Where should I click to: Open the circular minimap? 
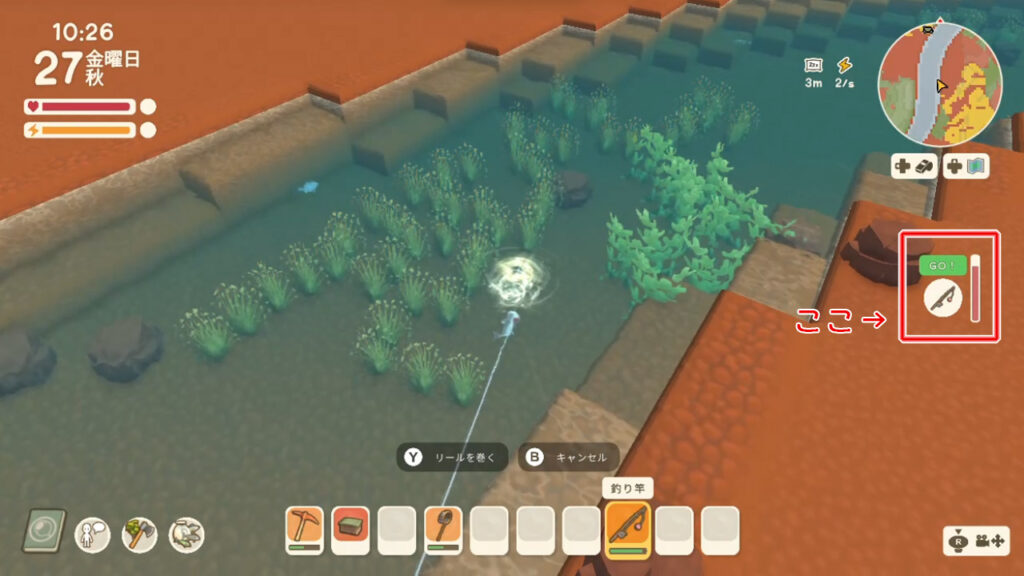[939, 86]
